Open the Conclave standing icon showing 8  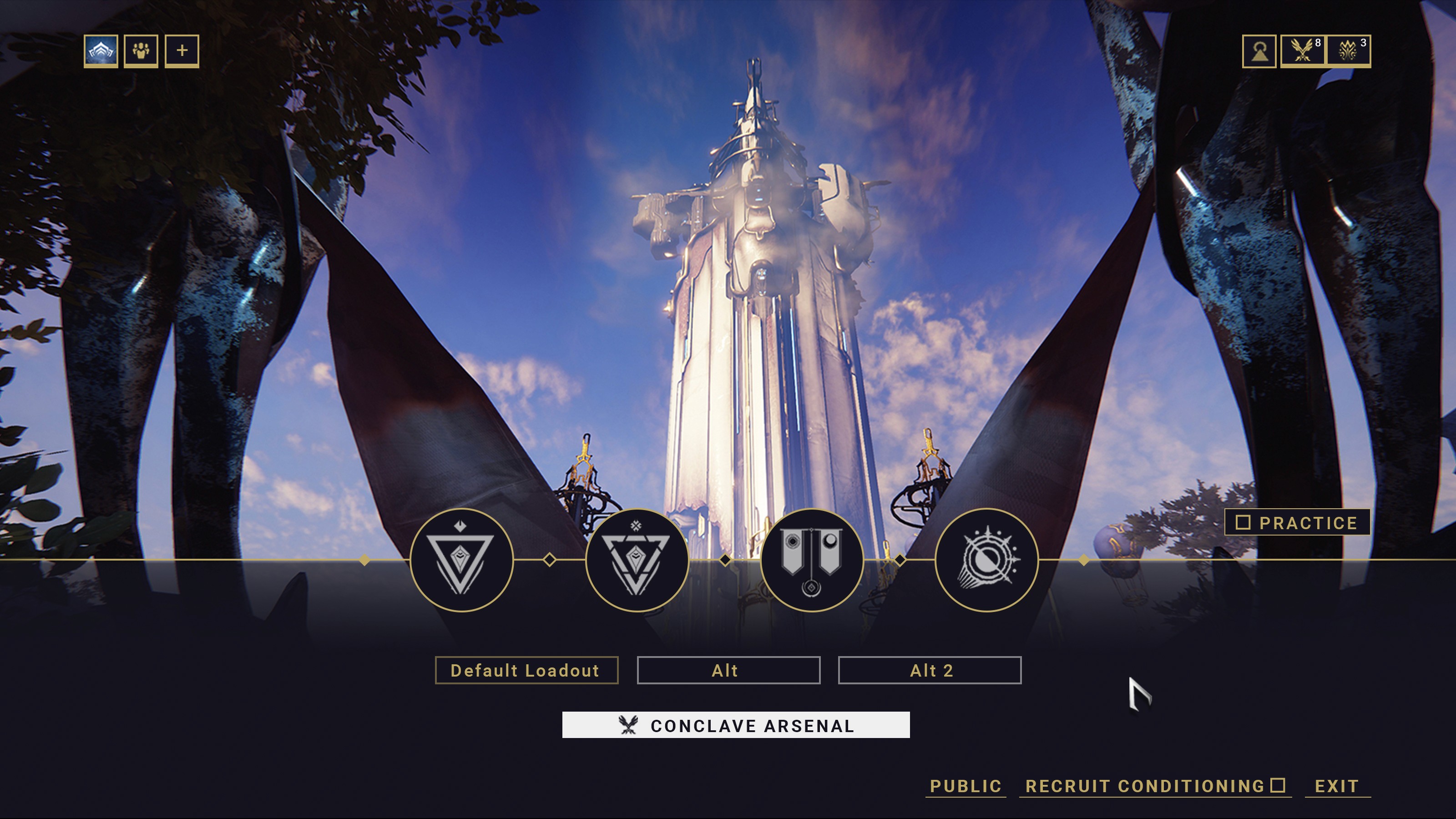(1303, 51)
